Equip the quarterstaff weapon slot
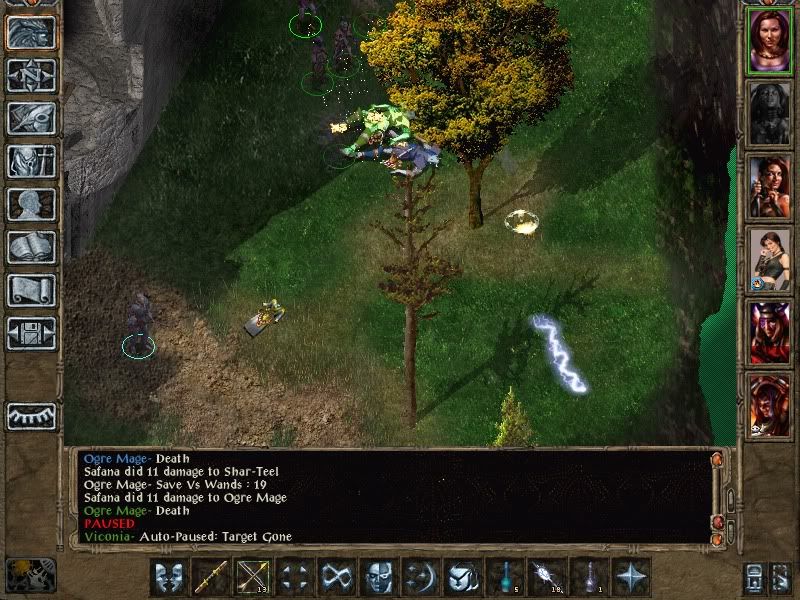 (212, 577)
